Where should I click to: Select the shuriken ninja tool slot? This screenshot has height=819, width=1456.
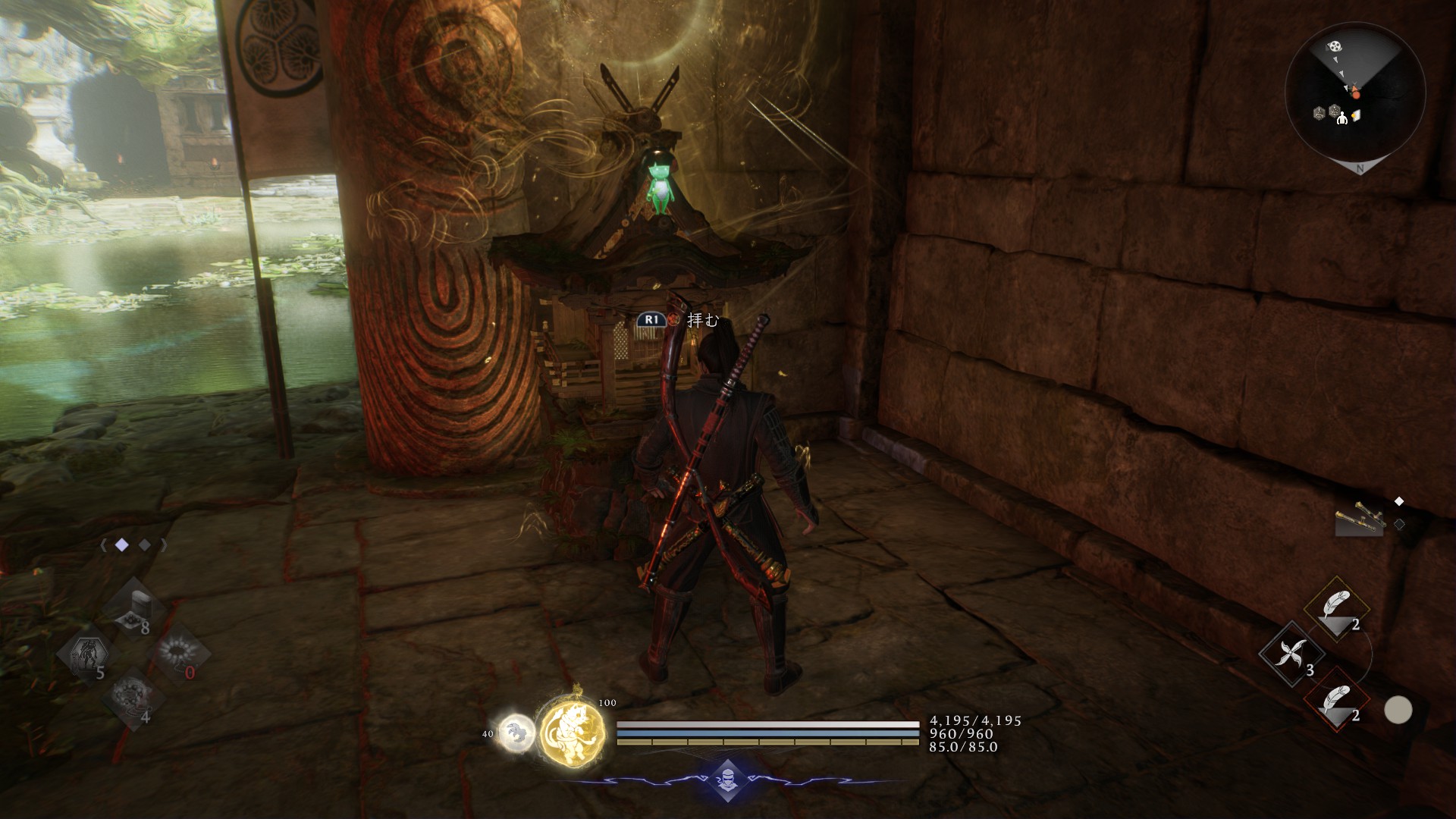click(x=1290, y=654)
